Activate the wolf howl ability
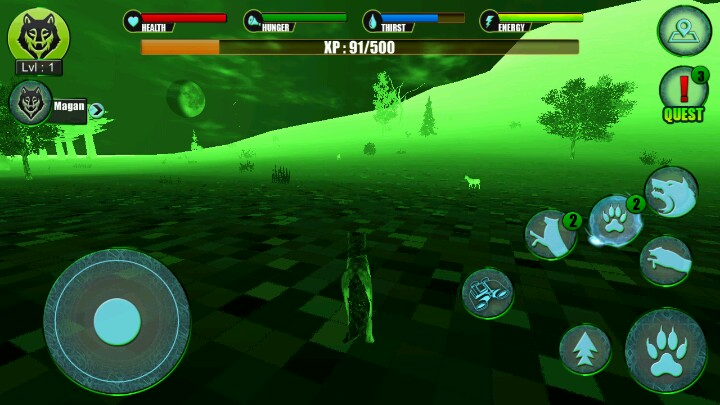Image resolution: width=720 pixels, height=405 pixels. (x=671, y=192)
